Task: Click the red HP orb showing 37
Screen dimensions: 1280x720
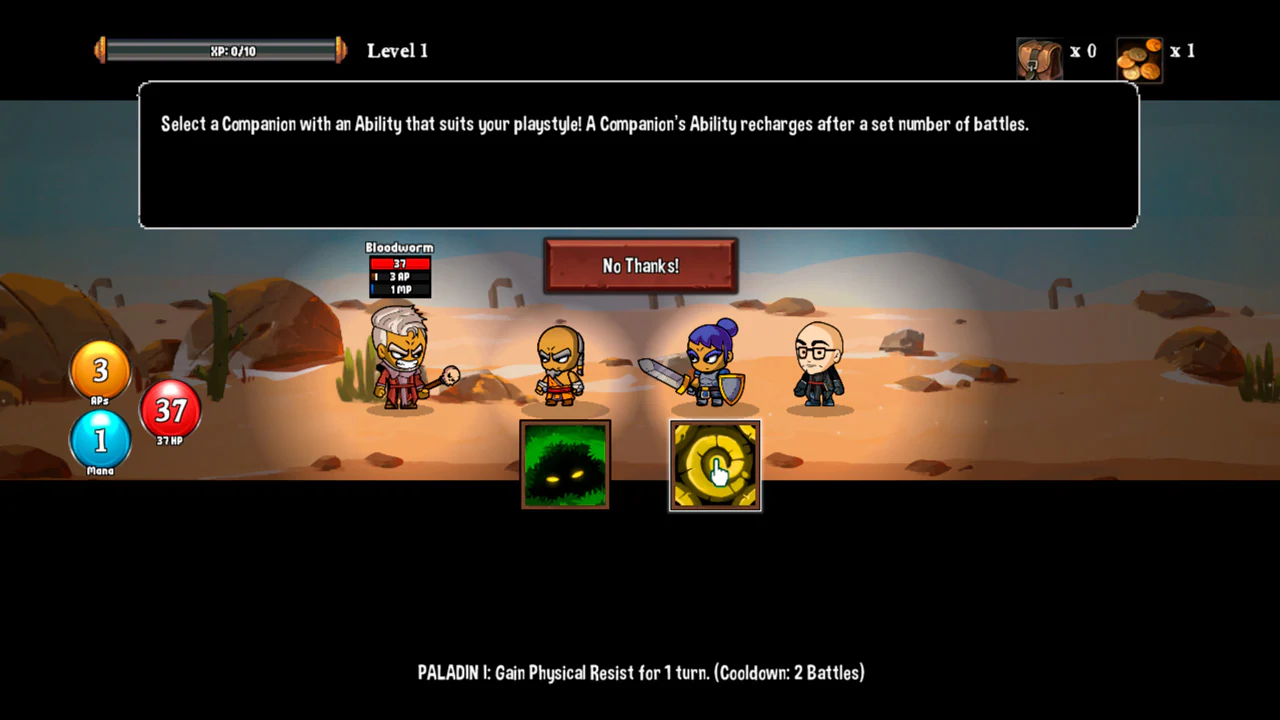Action: point(170,411)
